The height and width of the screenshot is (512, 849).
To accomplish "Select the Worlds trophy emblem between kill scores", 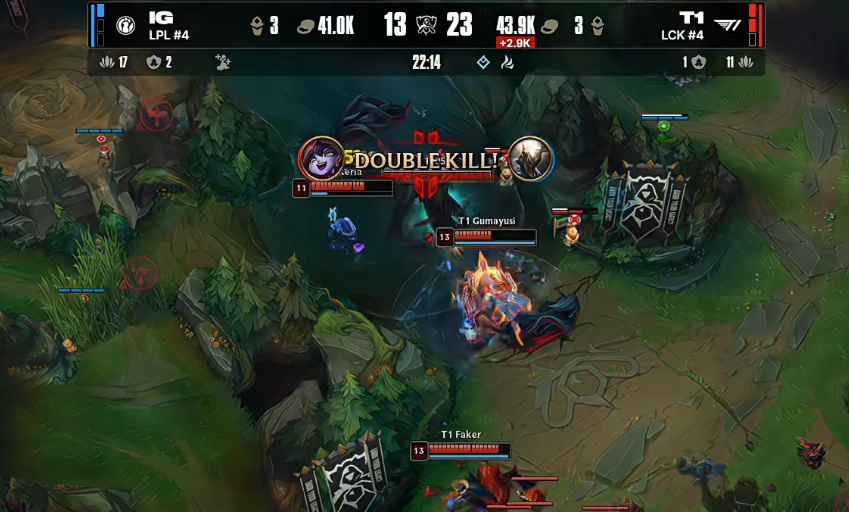I will 426,25.
